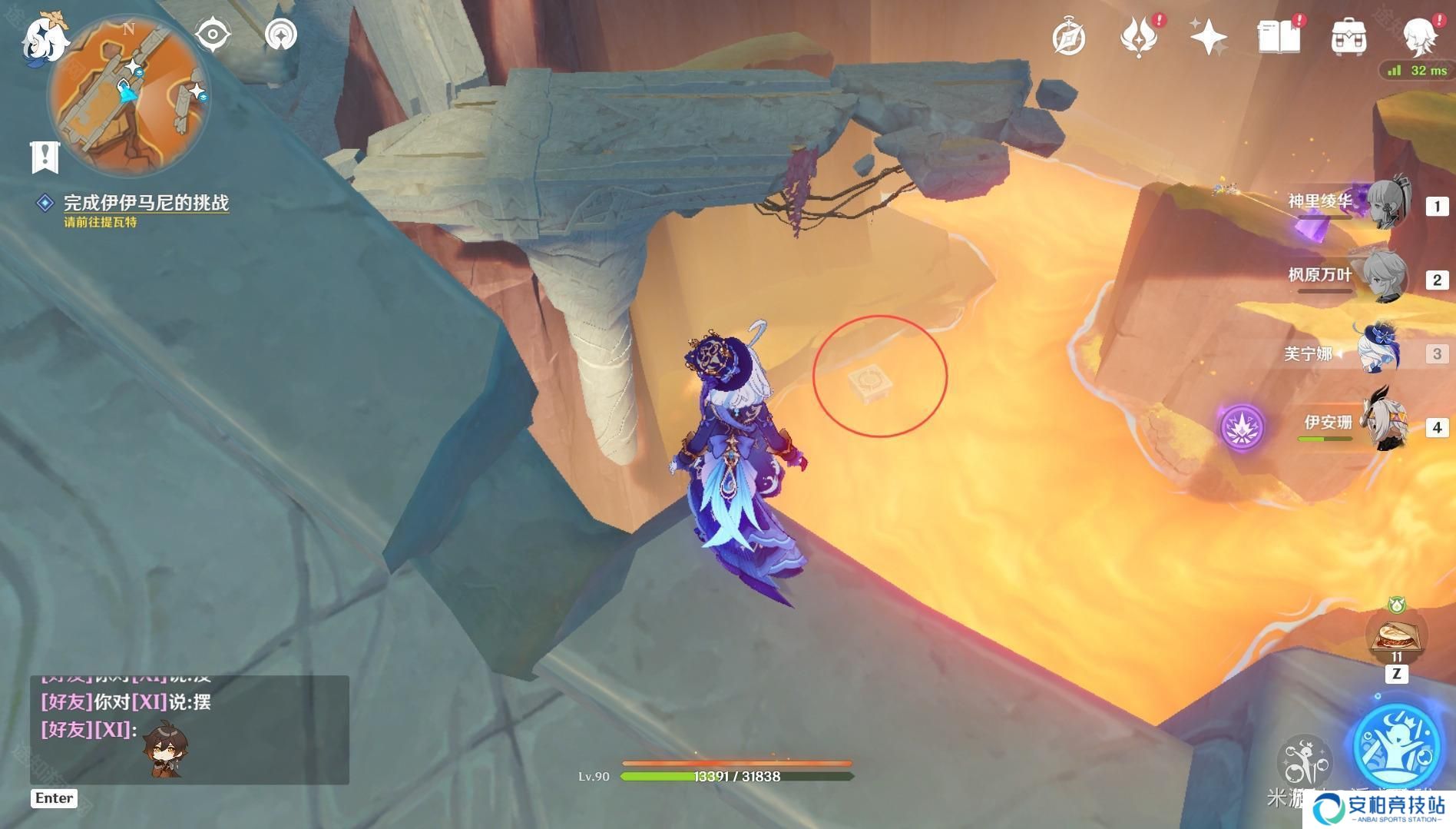Select the tracked quest objective text

145,203
